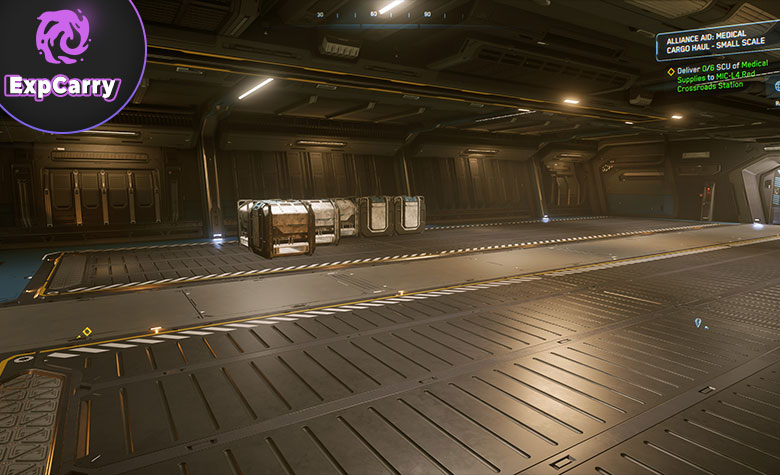
Task: Click the yellow diamond objective marker icon
Action: [671, 71]
